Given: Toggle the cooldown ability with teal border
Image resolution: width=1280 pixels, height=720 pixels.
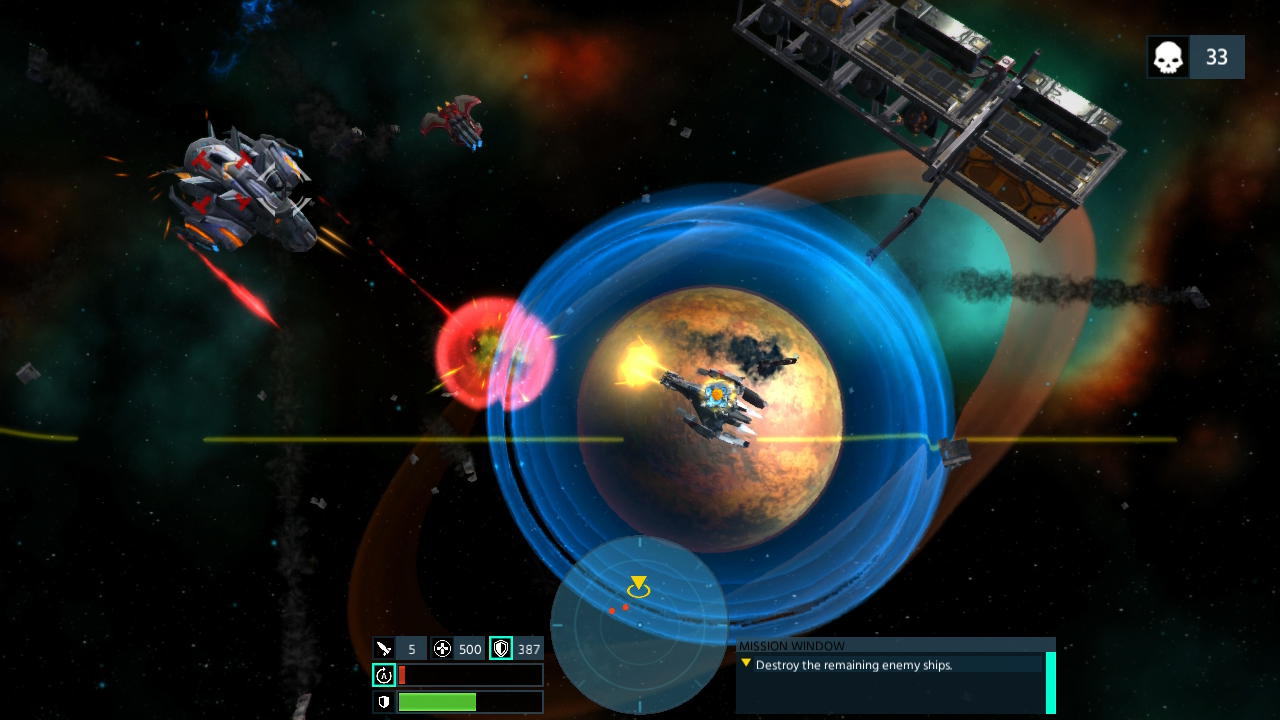Looking at the screenshot, I should pos(384,675).
